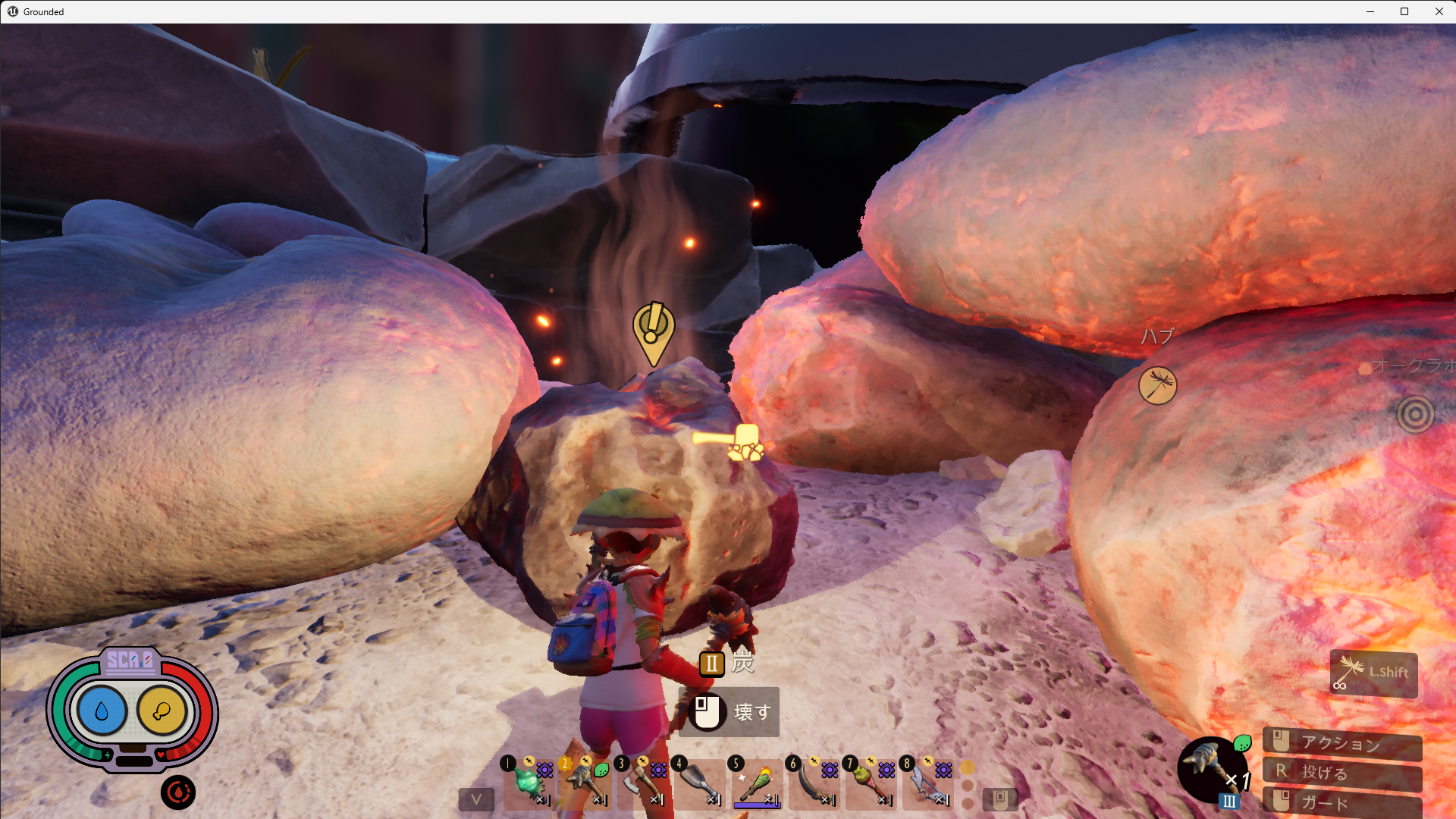1456x819 pixels.
Task: Click the quest exclamation marker
Action: [653, 331]
